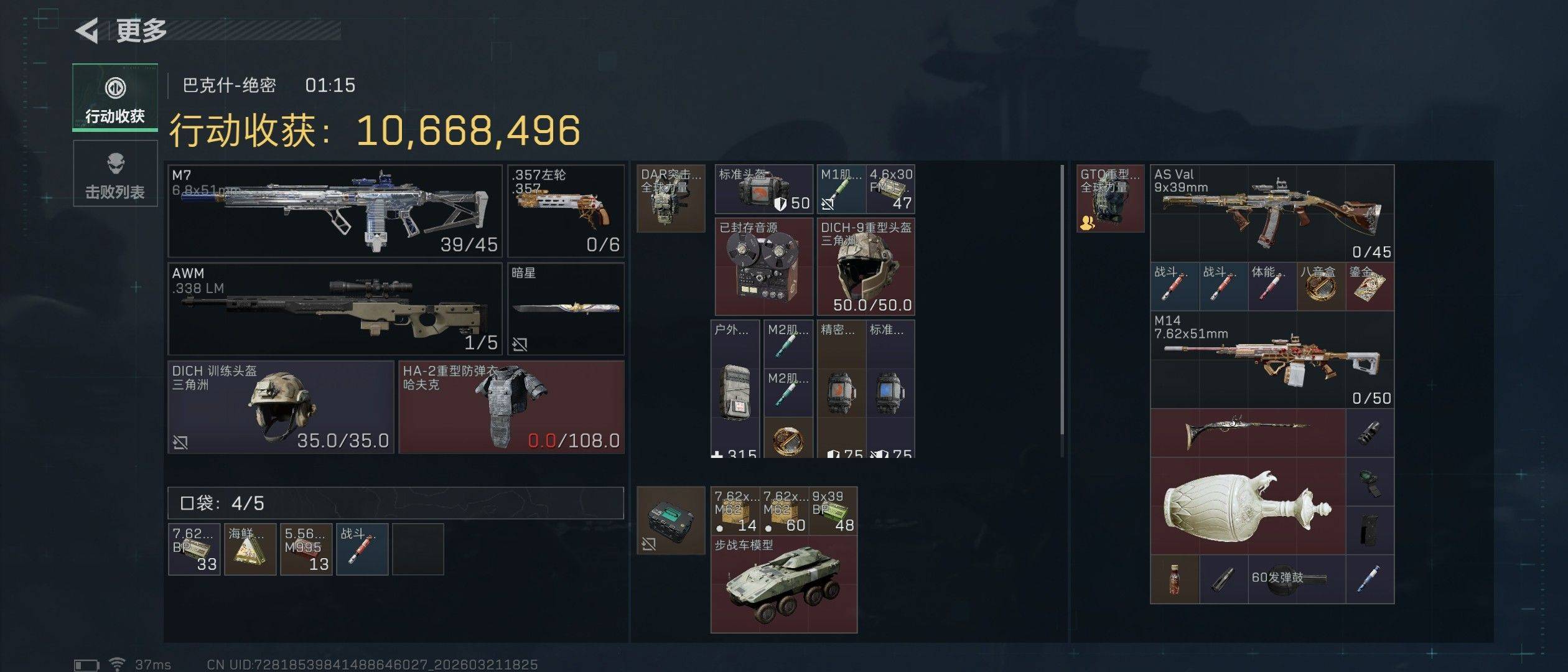Choose the M14 rifle slot

pos(1272,360)
